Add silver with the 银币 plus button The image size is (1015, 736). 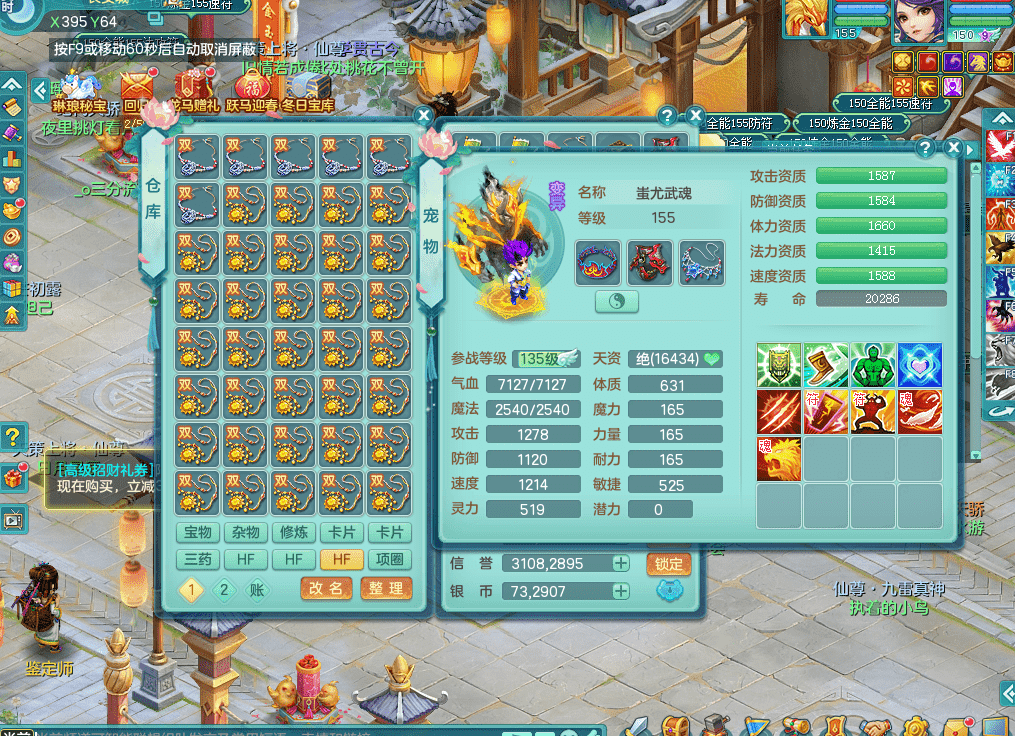(621, 591)
